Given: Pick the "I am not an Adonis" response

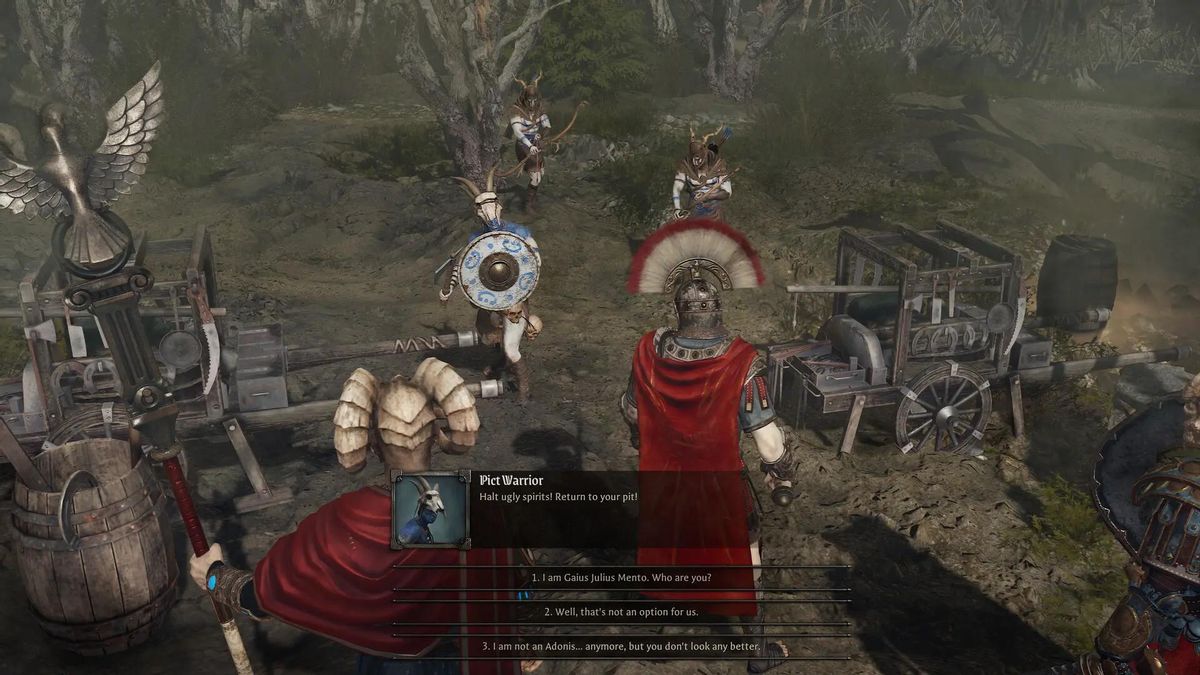Looking at the screenshot, I should tap(621, 646).
